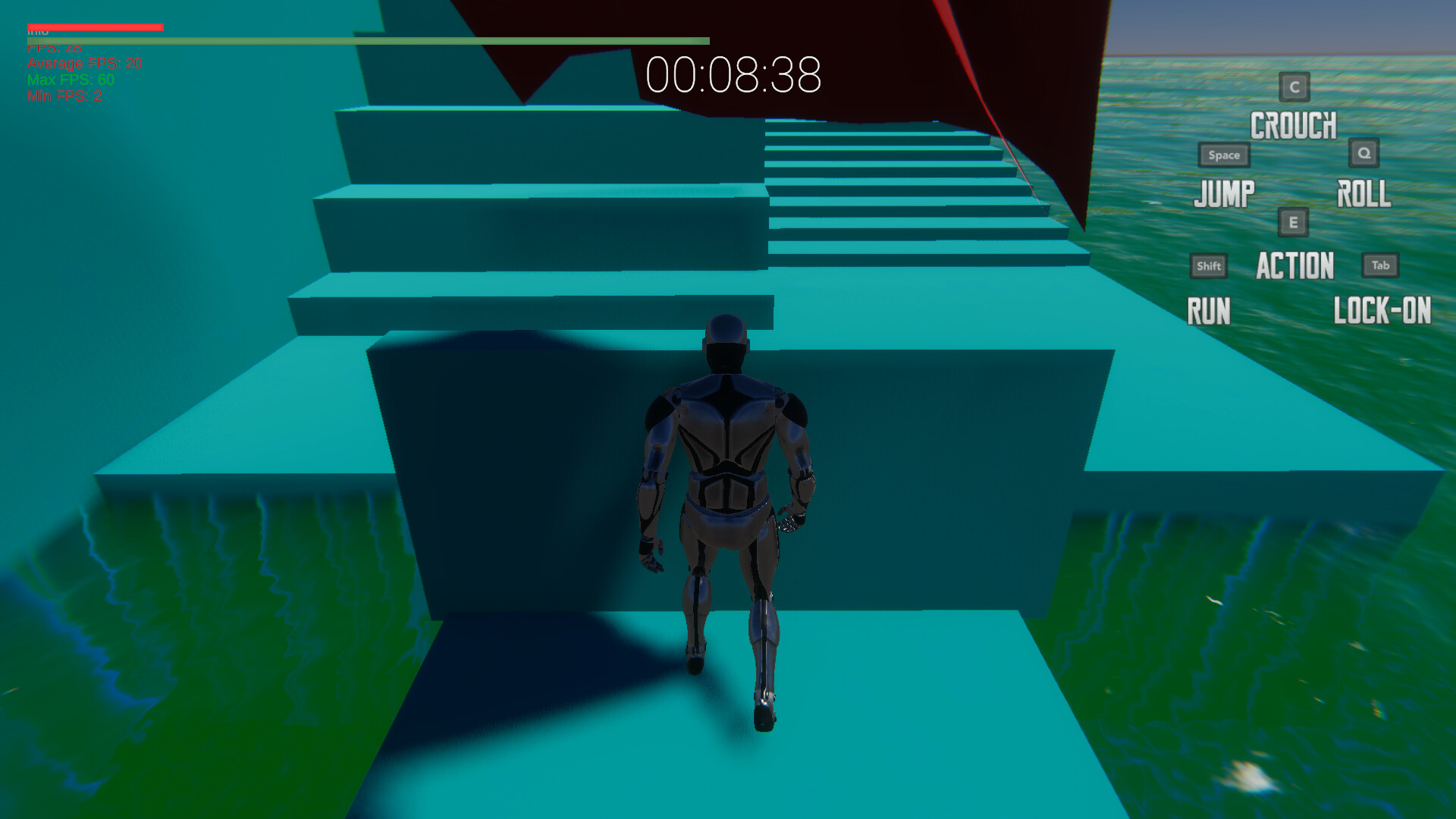Click the Tab keycap icon above Lock-On
This screenshot has width=1456, height=819.
(x=1380, y=265)
